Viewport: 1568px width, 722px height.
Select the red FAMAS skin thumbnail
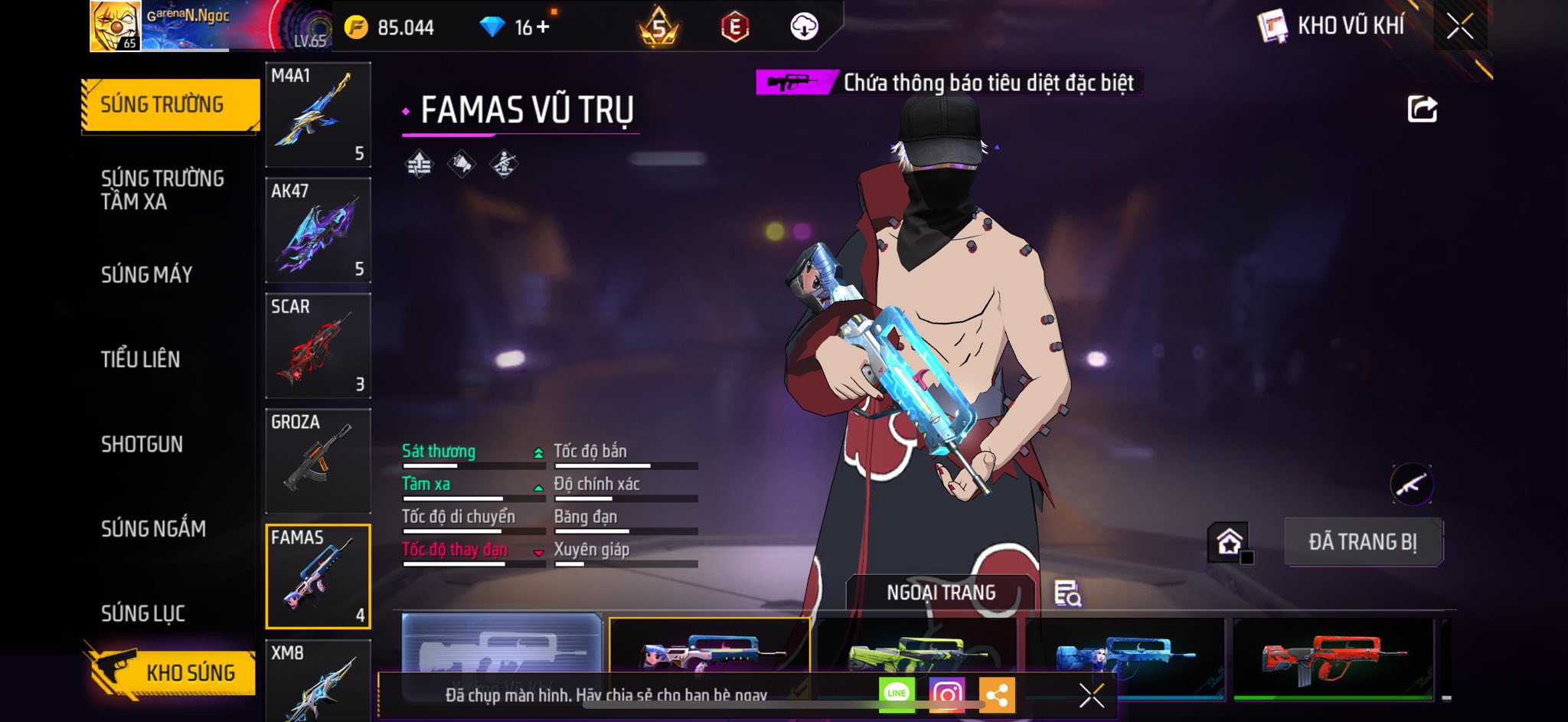tap(1332, 658)
